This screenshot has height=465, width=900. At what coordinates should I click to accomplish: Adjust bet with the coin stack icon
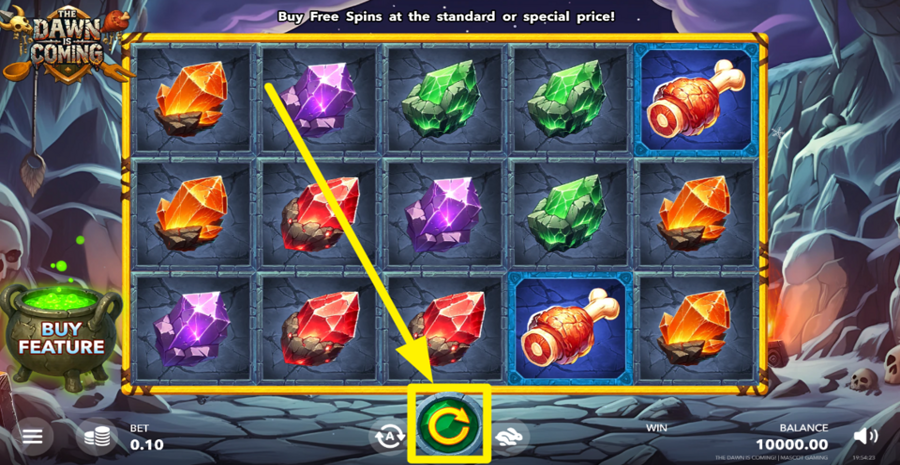[97, 437]
